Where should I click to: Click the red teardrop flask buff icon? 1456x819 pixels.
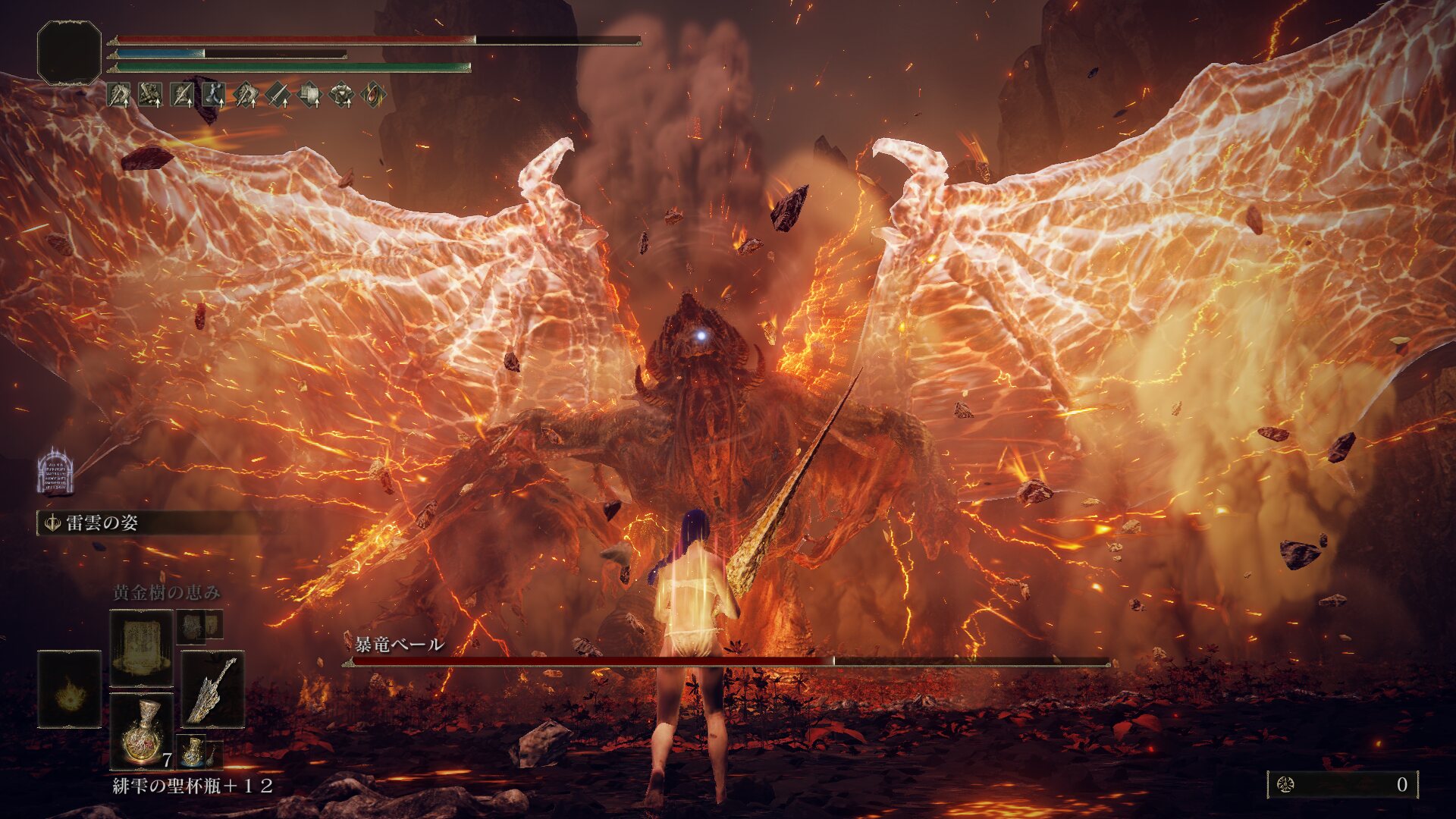(x=373, y=95)
